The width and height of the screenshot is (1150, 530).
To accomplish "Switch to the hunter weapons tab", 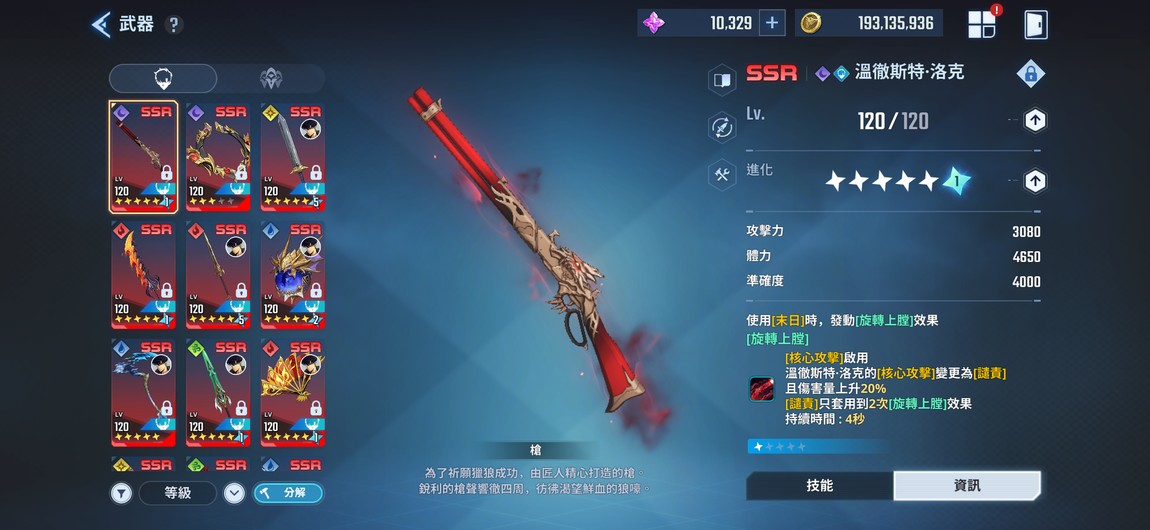I will click(270, 79).
